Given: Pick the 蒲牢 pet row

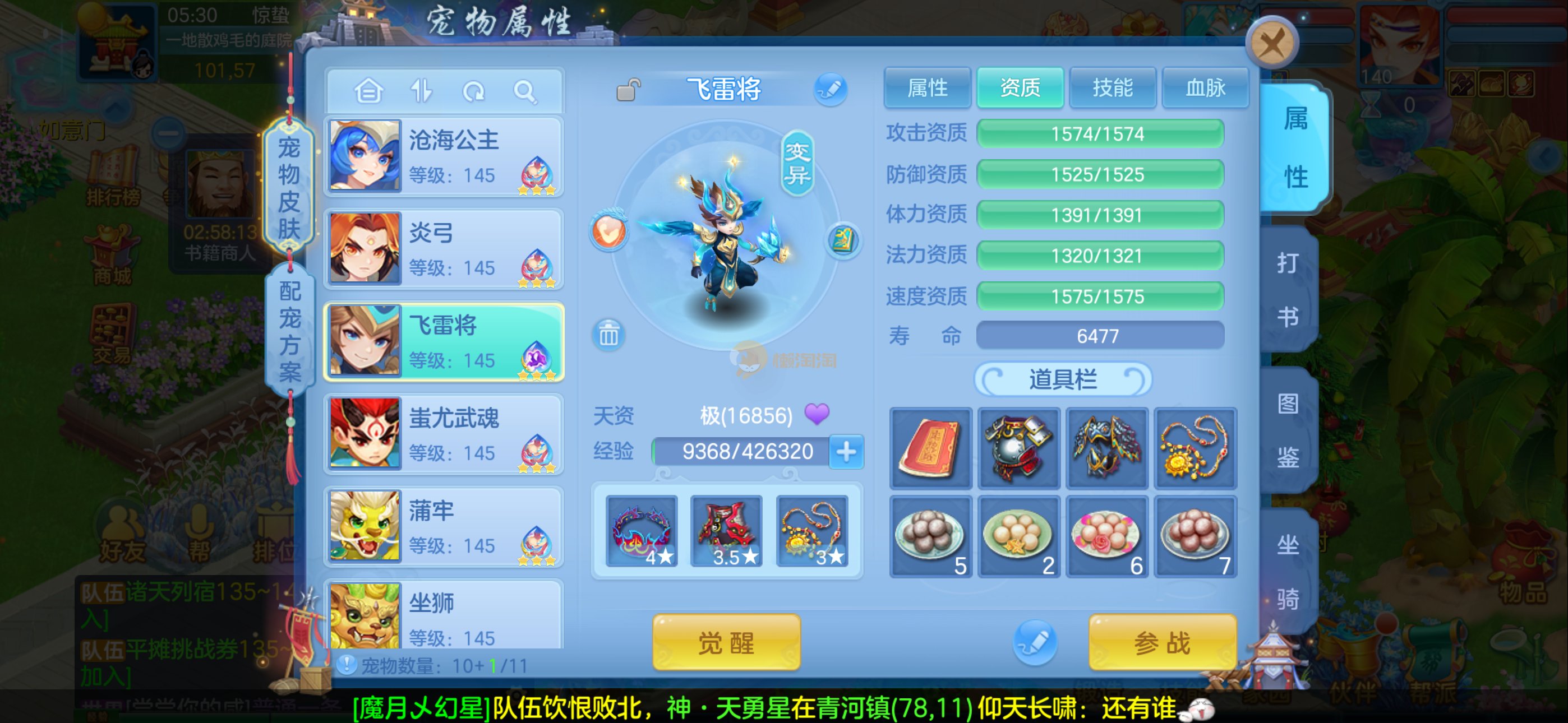Looking at the screenshot, I should pyautogui.click(x=444, y=526).
